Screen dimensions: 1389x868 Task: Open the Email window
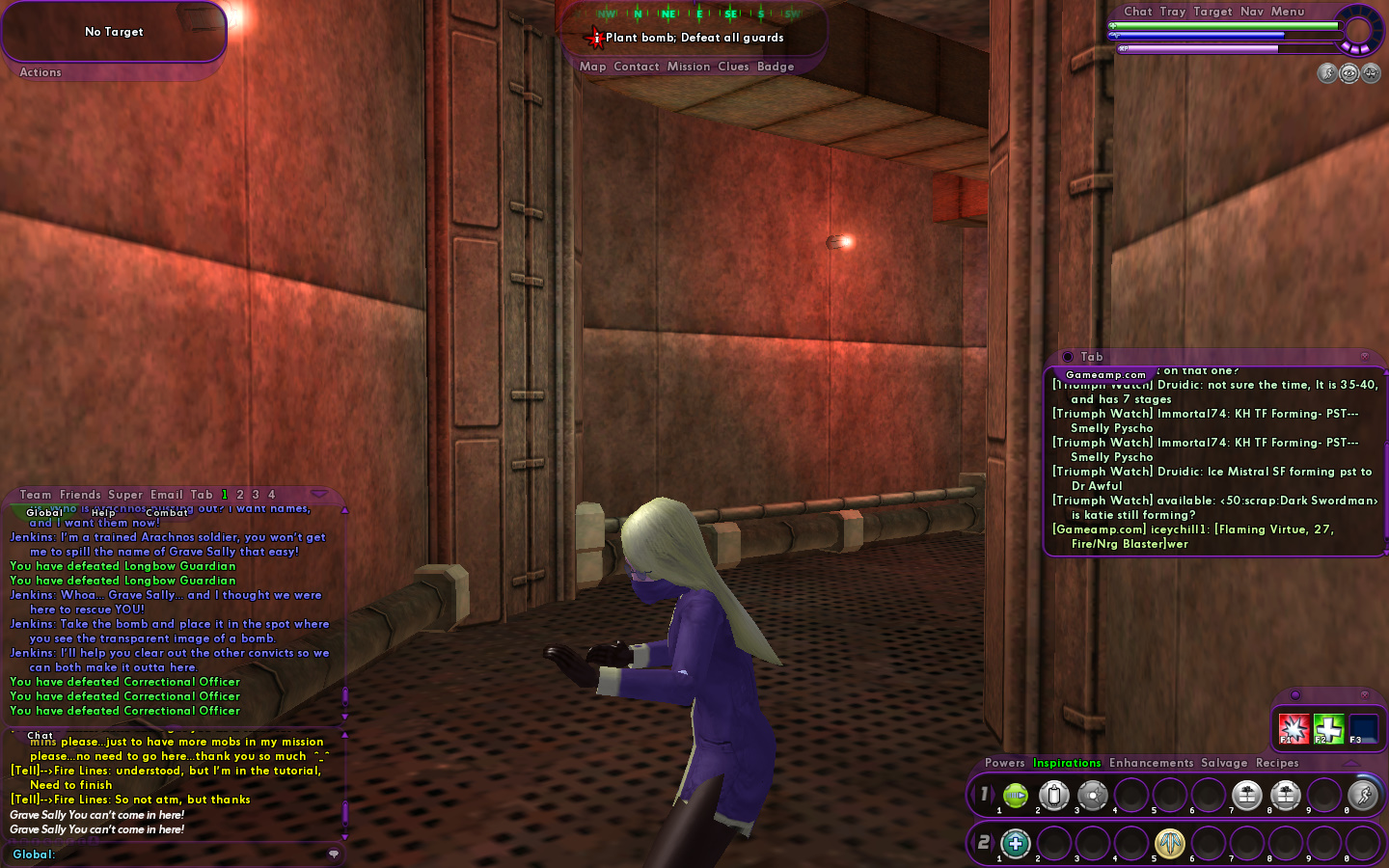click(166, 495)
